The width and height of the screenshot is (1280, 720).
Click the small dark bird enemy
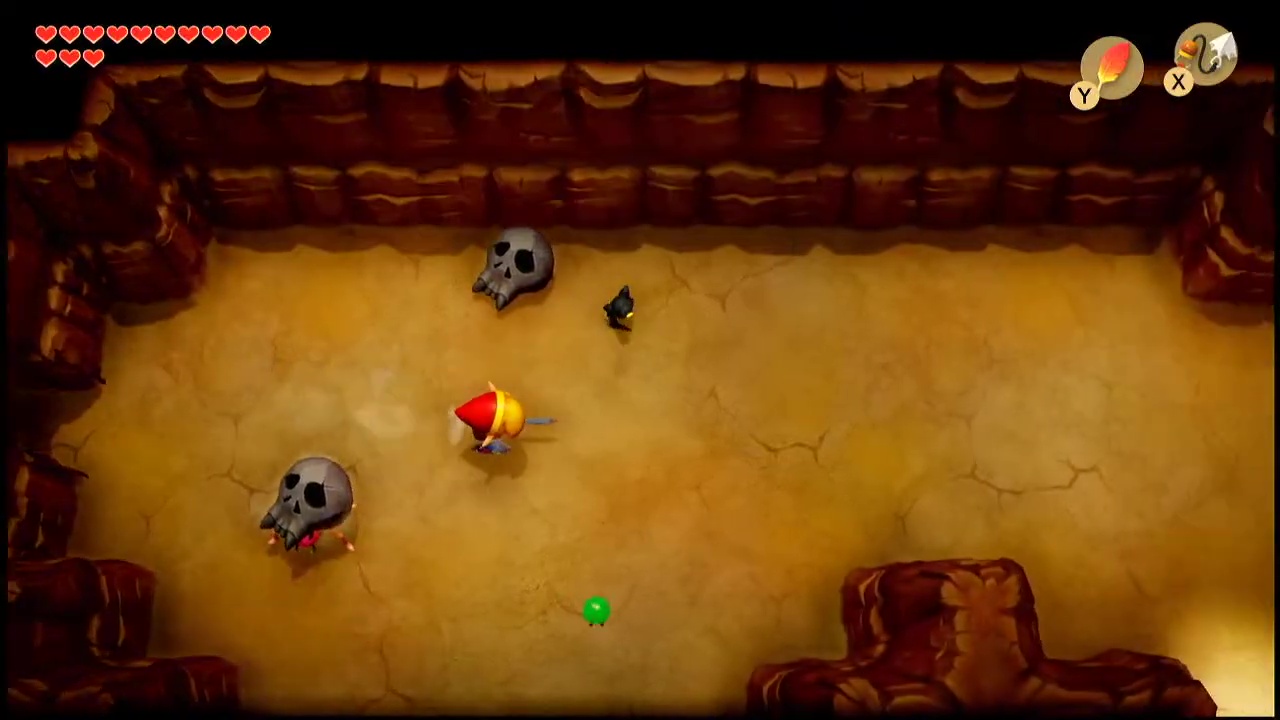tap(620, 305)
